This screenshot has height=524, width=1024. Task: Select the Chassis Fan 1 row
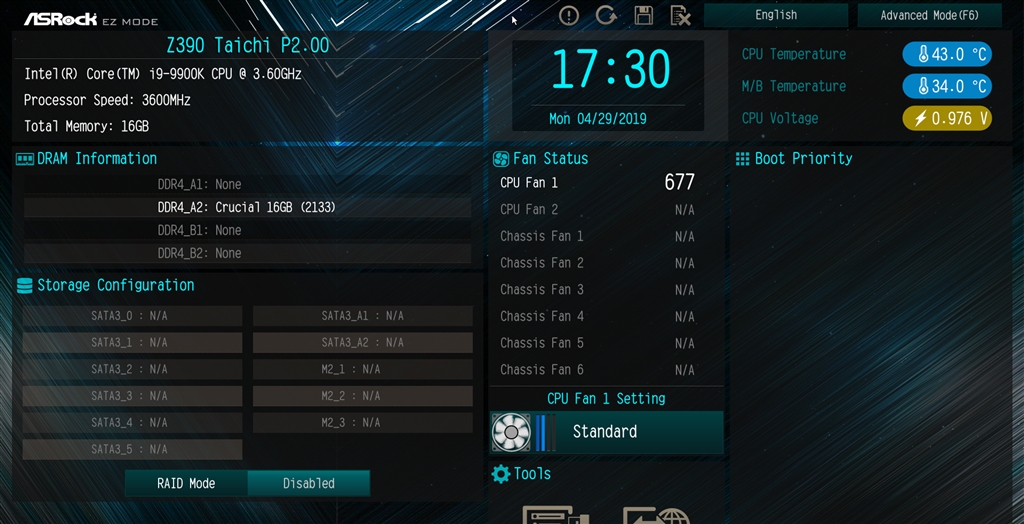point(597,236)
